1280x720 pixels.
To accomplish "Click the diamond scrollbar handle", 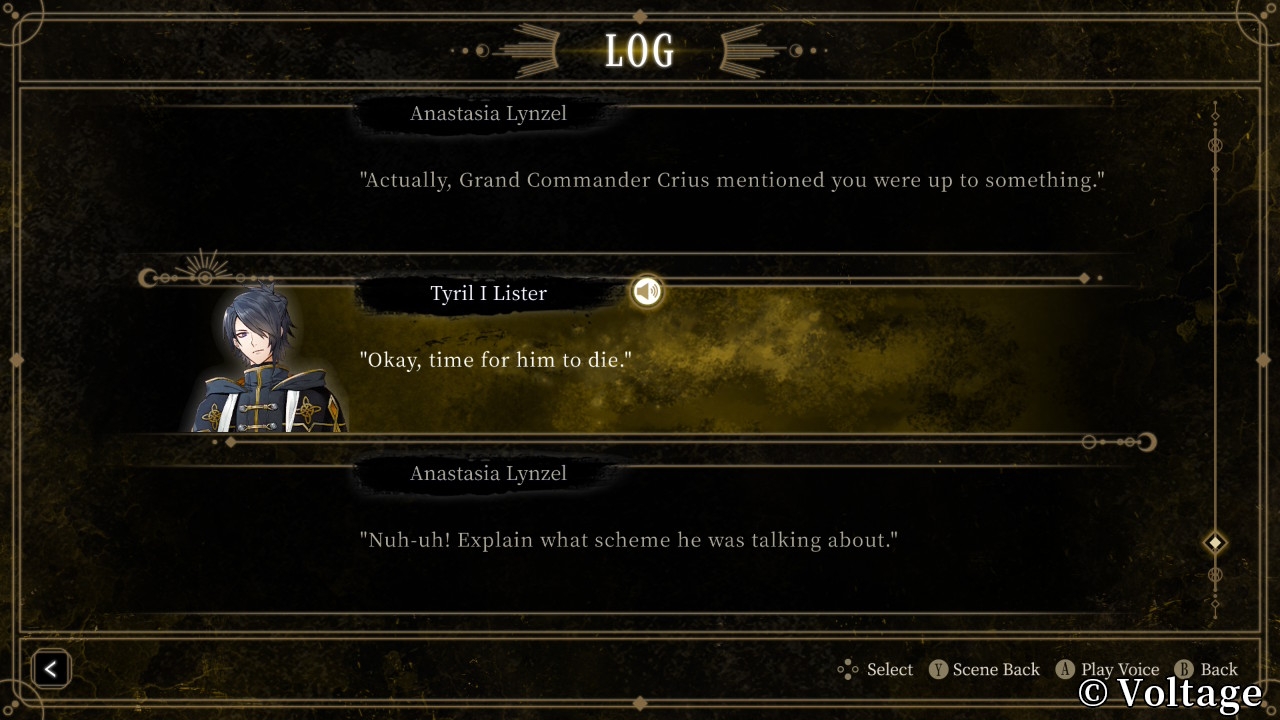I will pyautogui.click(x=1215, y=542).
